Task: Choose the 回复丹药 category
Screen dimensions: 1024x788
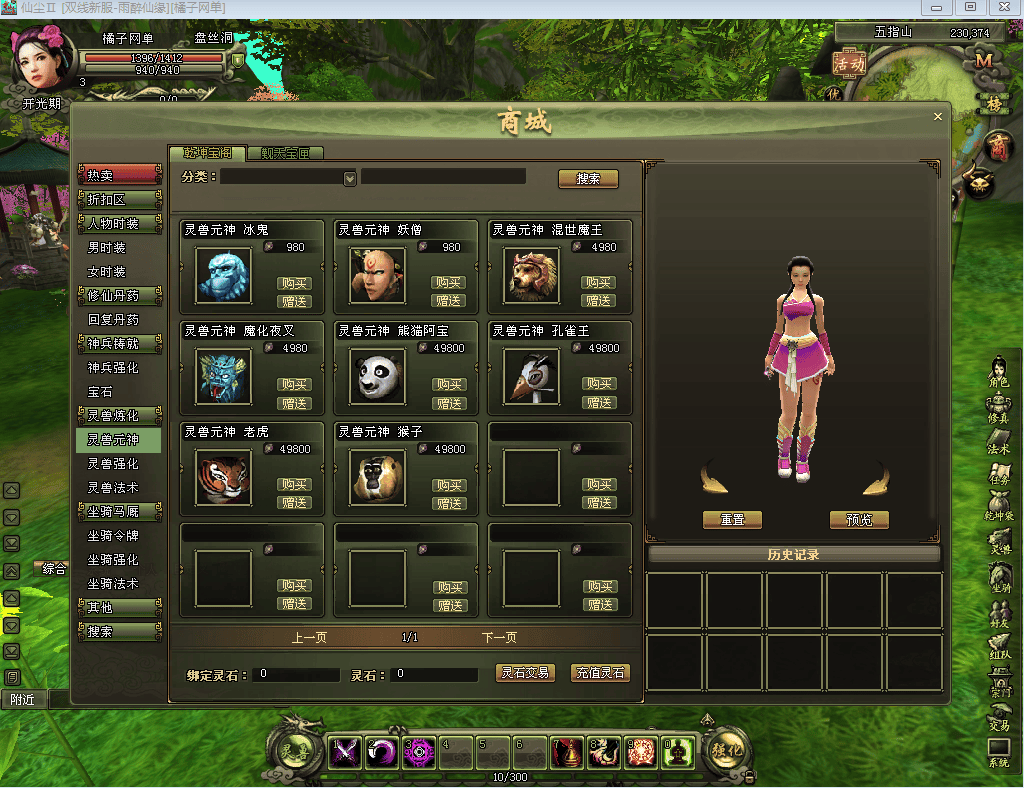Action: 113,320
